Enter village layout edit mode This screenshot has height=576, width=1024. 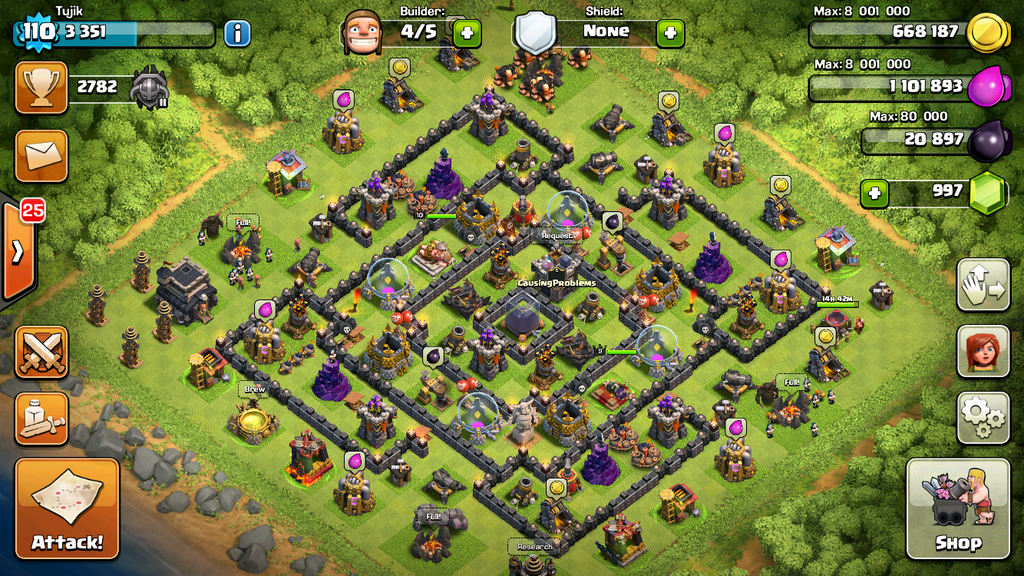[x=982, y=285]
